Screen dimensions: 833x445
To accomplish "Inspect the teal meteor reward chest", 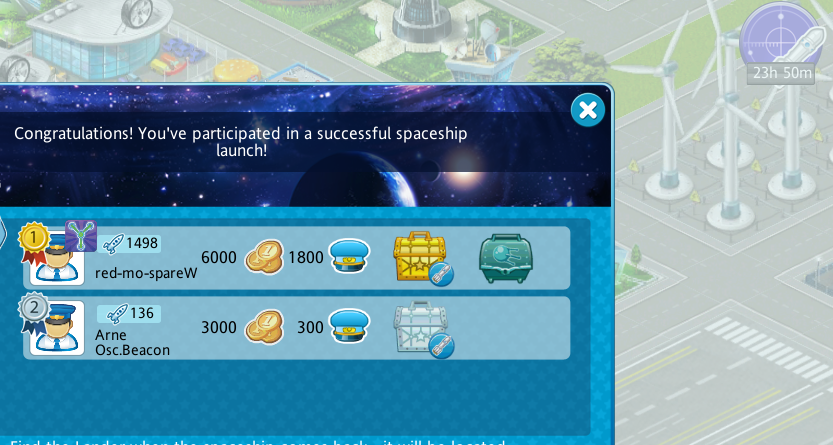I will [x=505, y=258].
